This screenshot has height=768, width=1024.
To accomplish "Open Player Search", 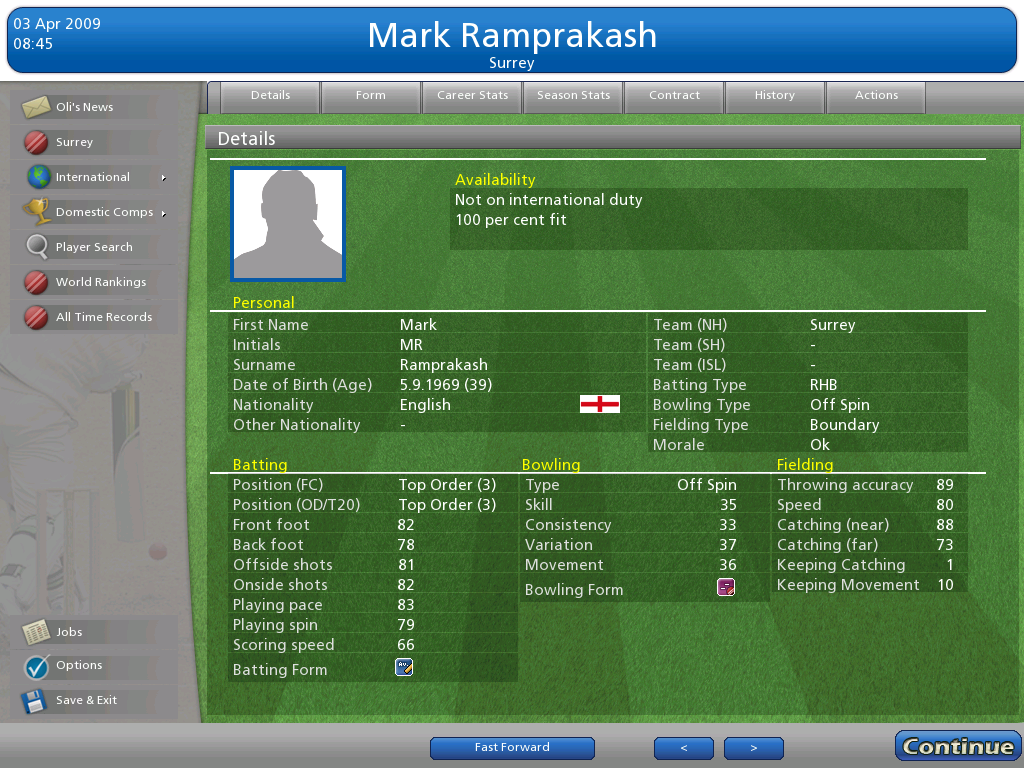I will (93, 247).
